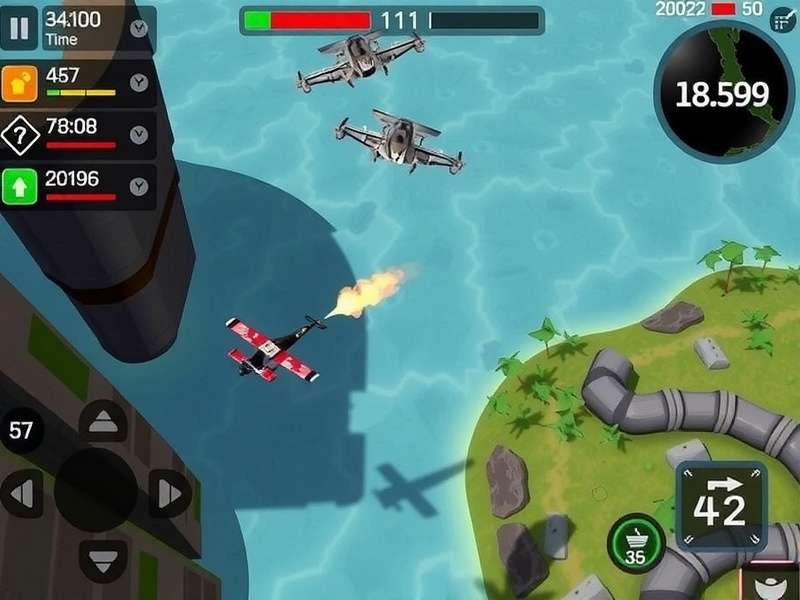Open the question mark diamond icon
This screenshot has height=600, width=800.
click(19, 134)
